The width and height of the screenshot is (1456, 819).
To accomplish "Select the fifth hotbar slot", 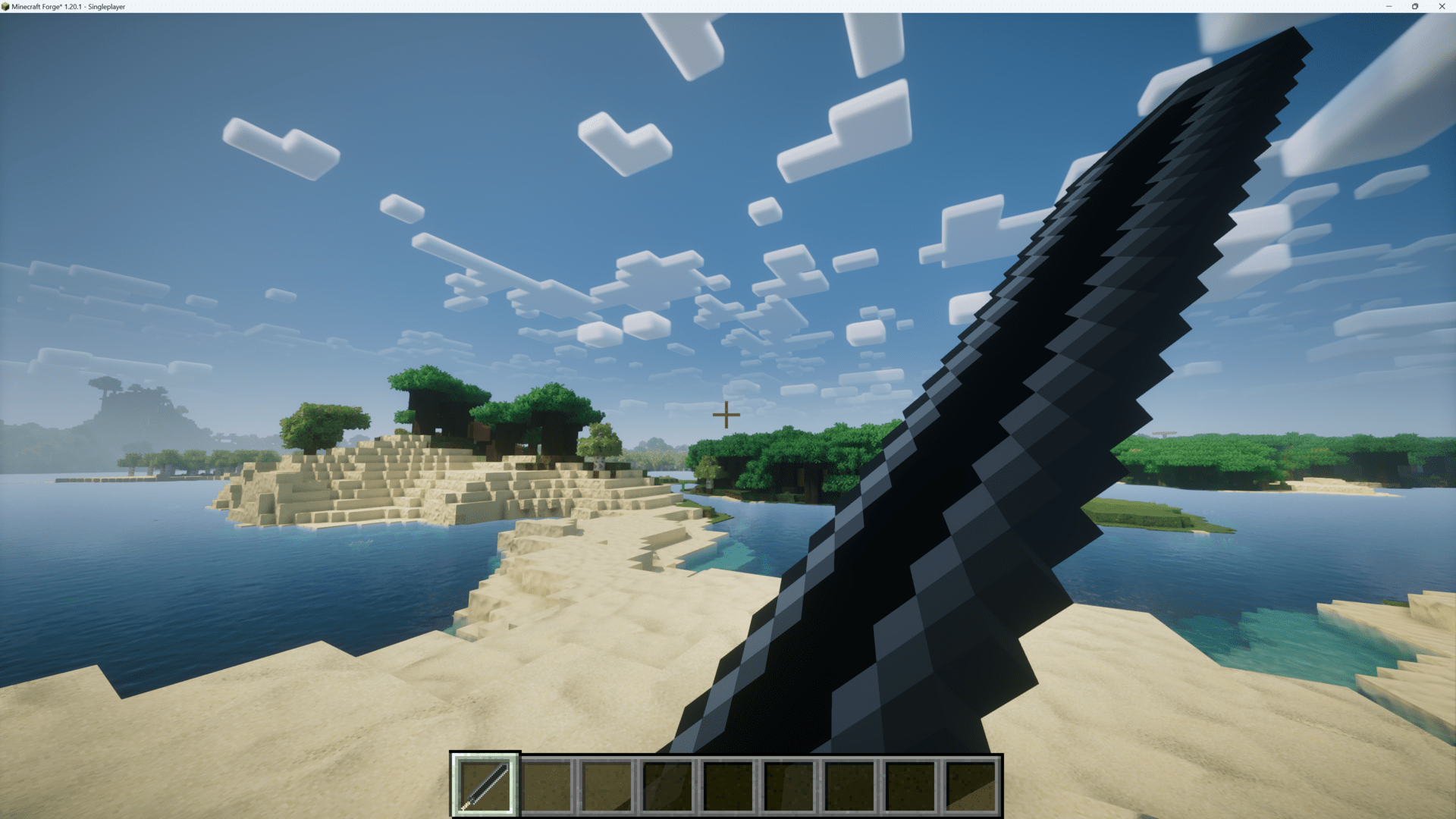I will click(729, 785).
